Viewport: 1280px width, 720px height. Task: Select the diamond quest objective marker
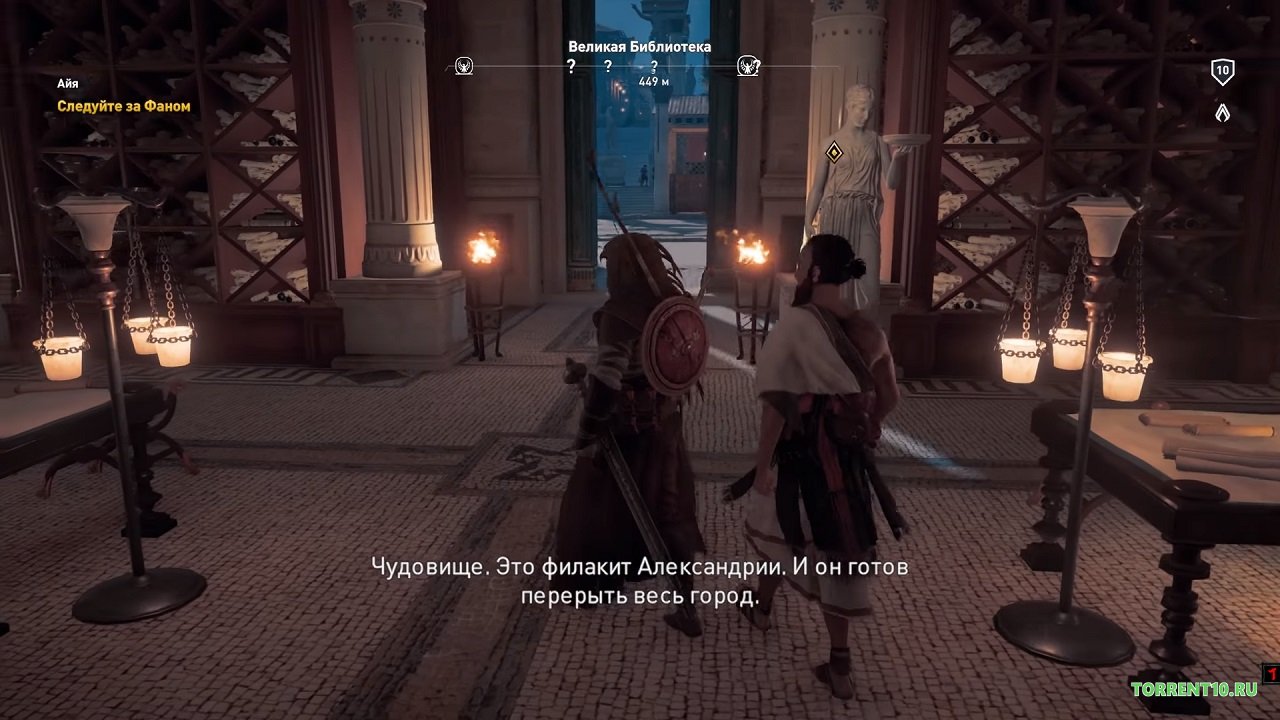(x=833, y=152)
